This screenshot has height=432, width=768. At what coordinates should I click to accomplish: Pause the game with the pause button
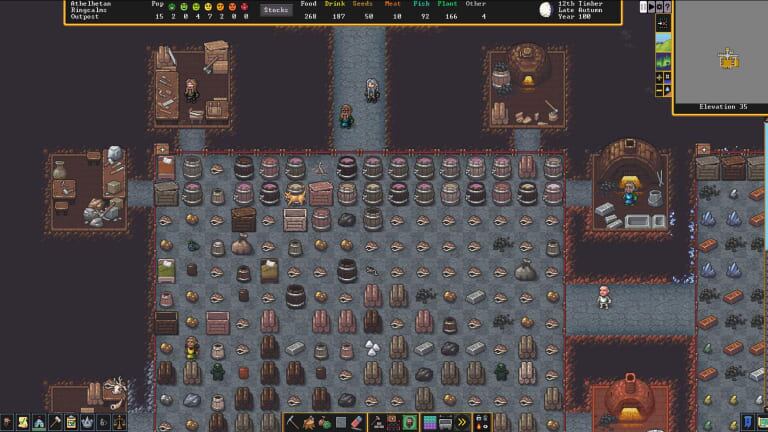point(644,7)
